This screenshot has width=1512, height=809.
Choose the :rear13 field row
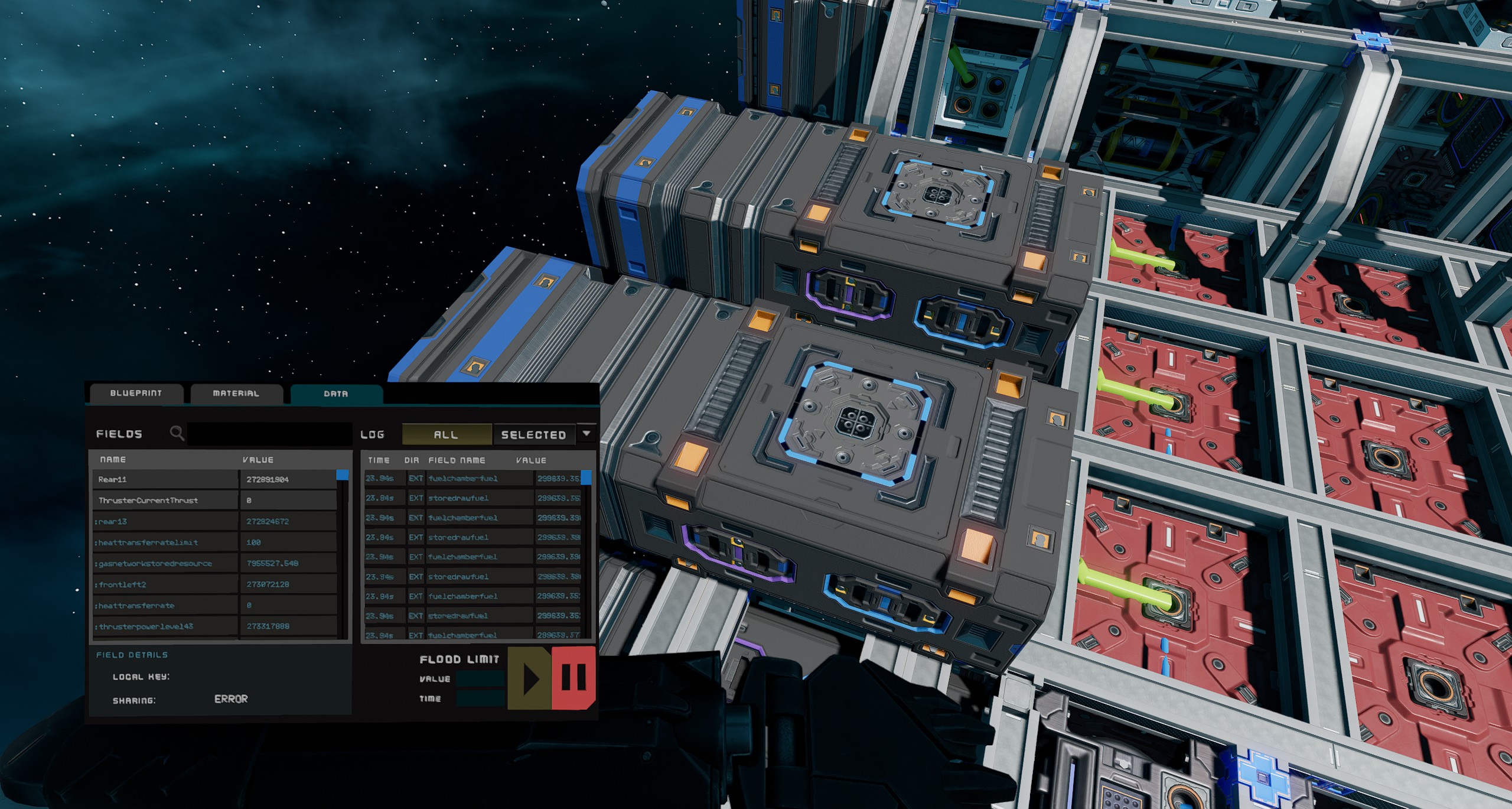click(165, 521)
